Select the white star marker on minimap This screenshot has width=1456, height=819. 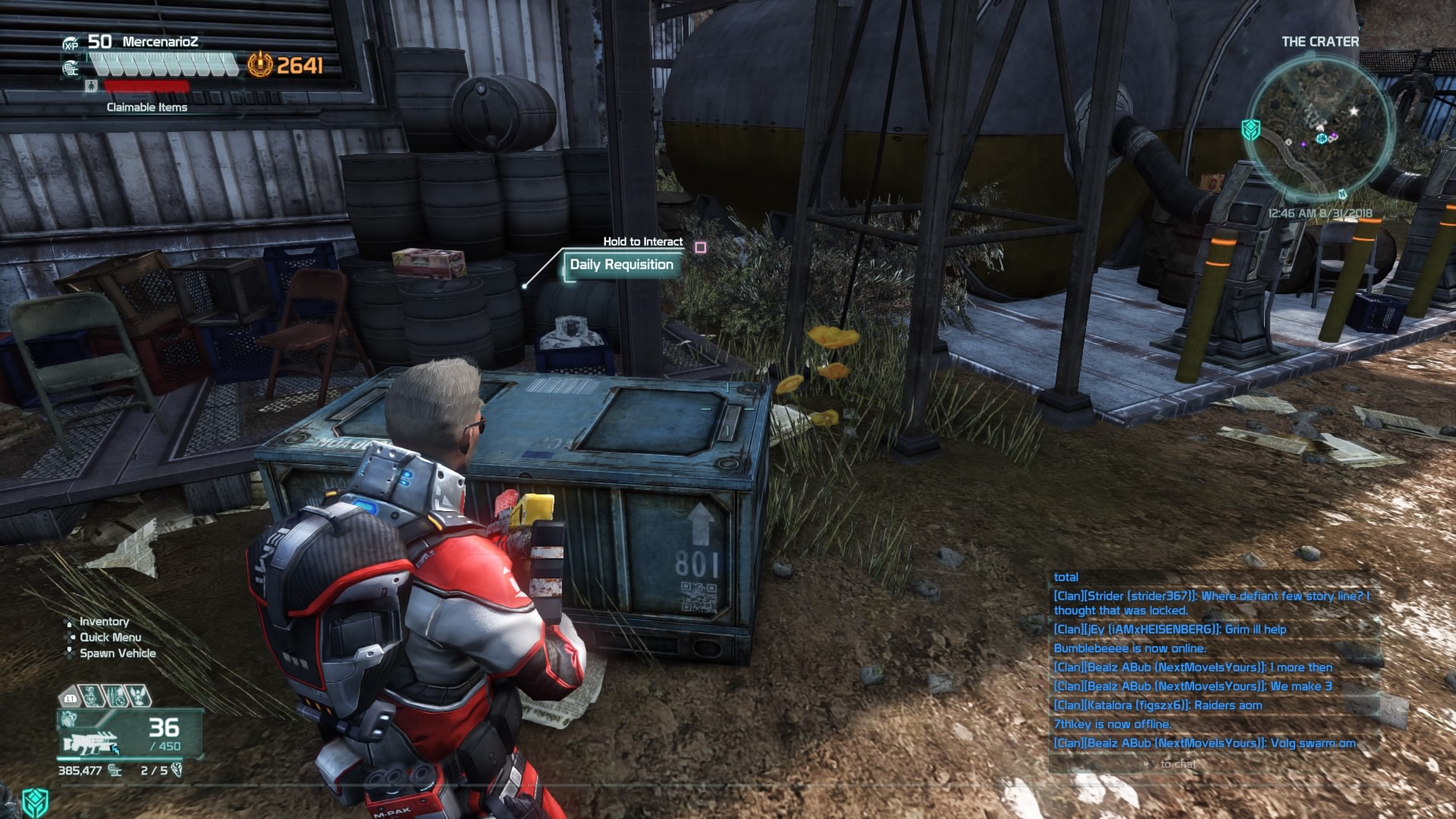(x=1354, y=111)
